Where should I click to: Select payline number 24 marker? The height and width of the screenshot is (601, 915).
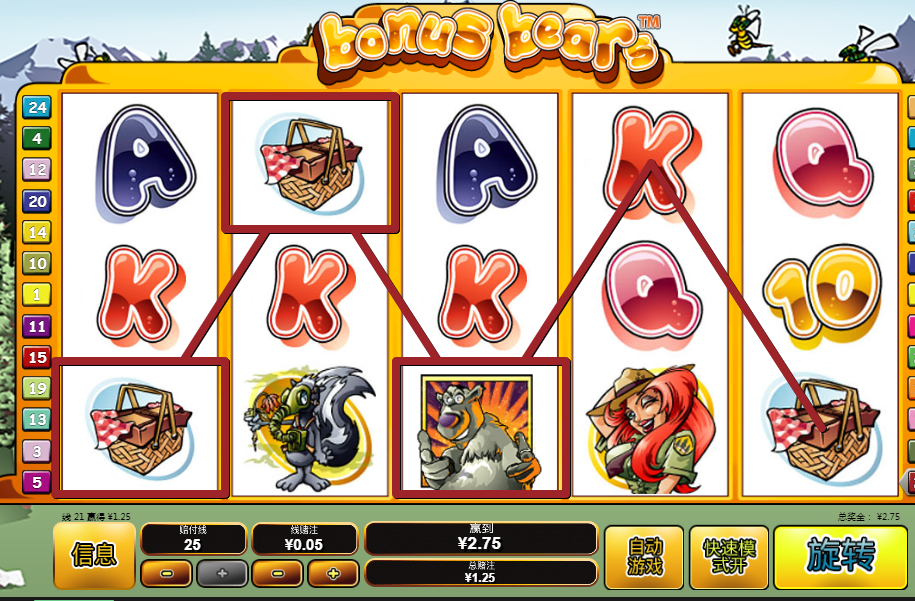(37, 108)
